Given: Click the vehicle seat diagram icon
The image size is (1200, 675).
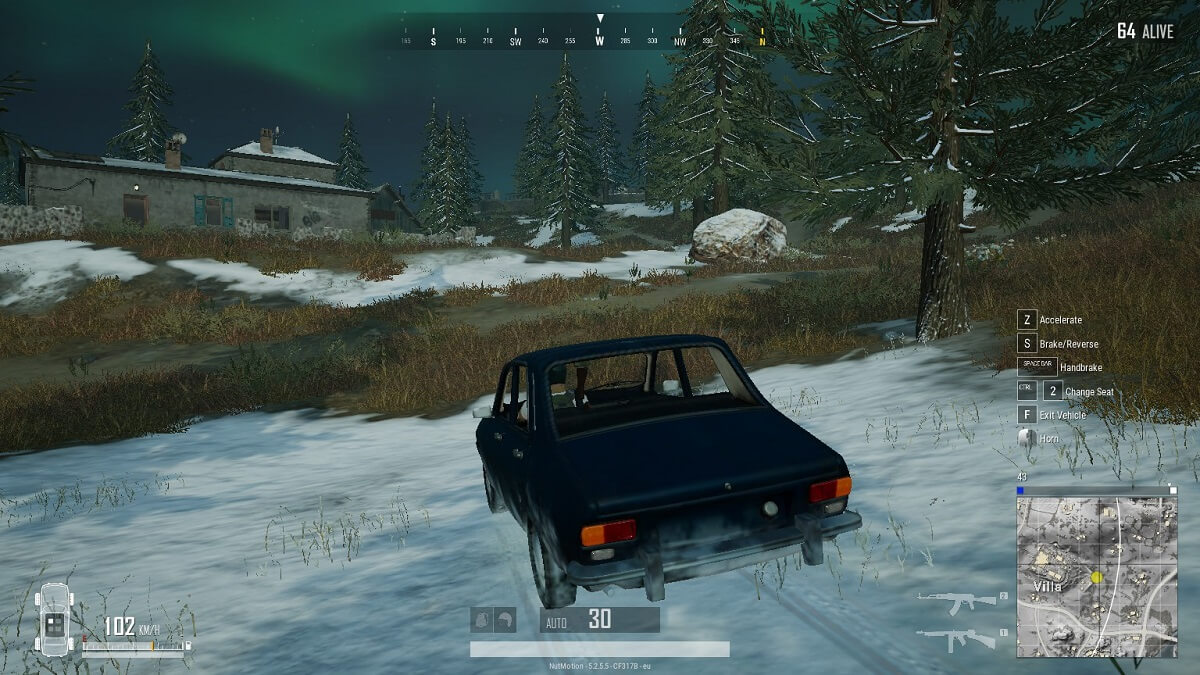Looking at the screenshot, I should pyautogui.click(x=54, y=620).
